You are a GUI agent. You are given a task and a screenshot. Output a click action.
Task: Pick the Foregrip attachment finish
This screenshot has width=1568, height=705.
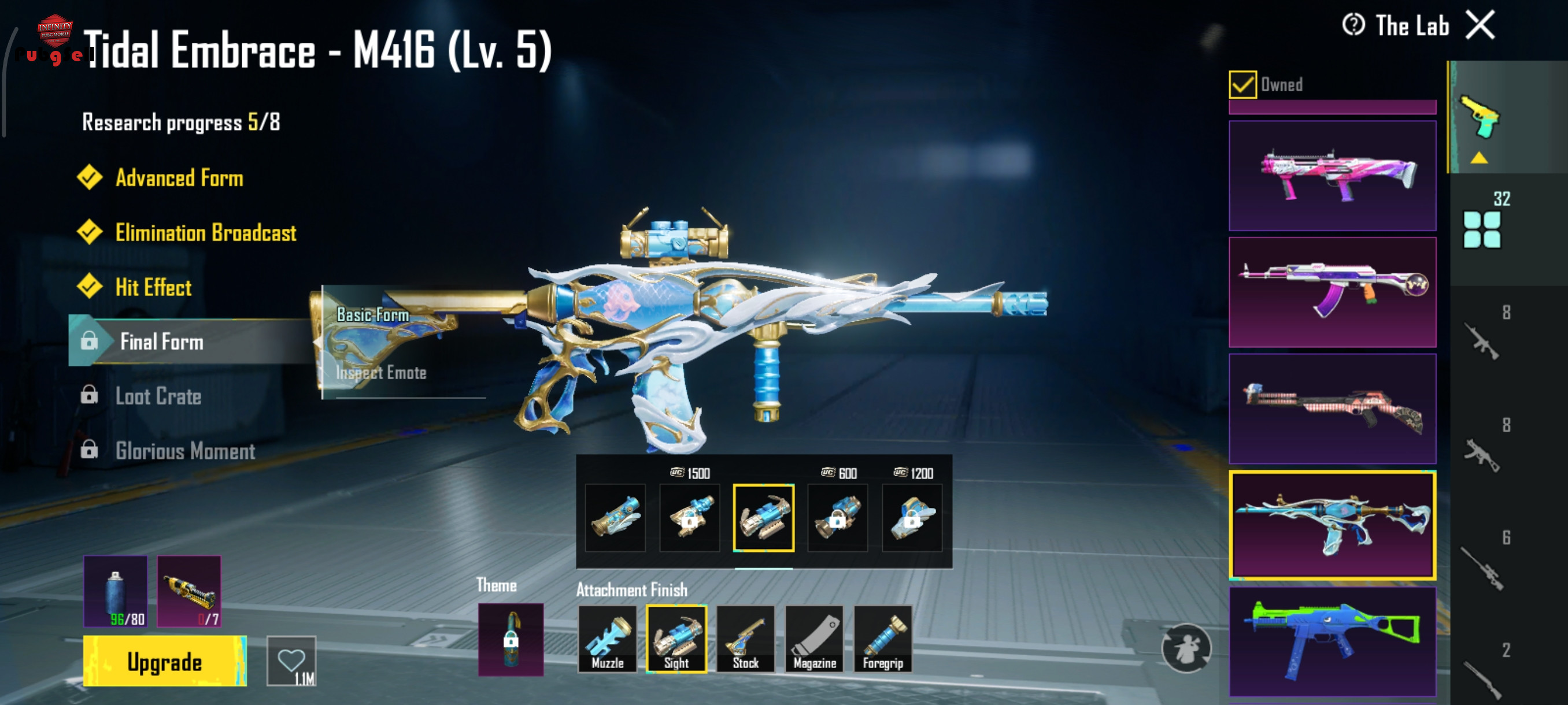click(x=883, y=639)
